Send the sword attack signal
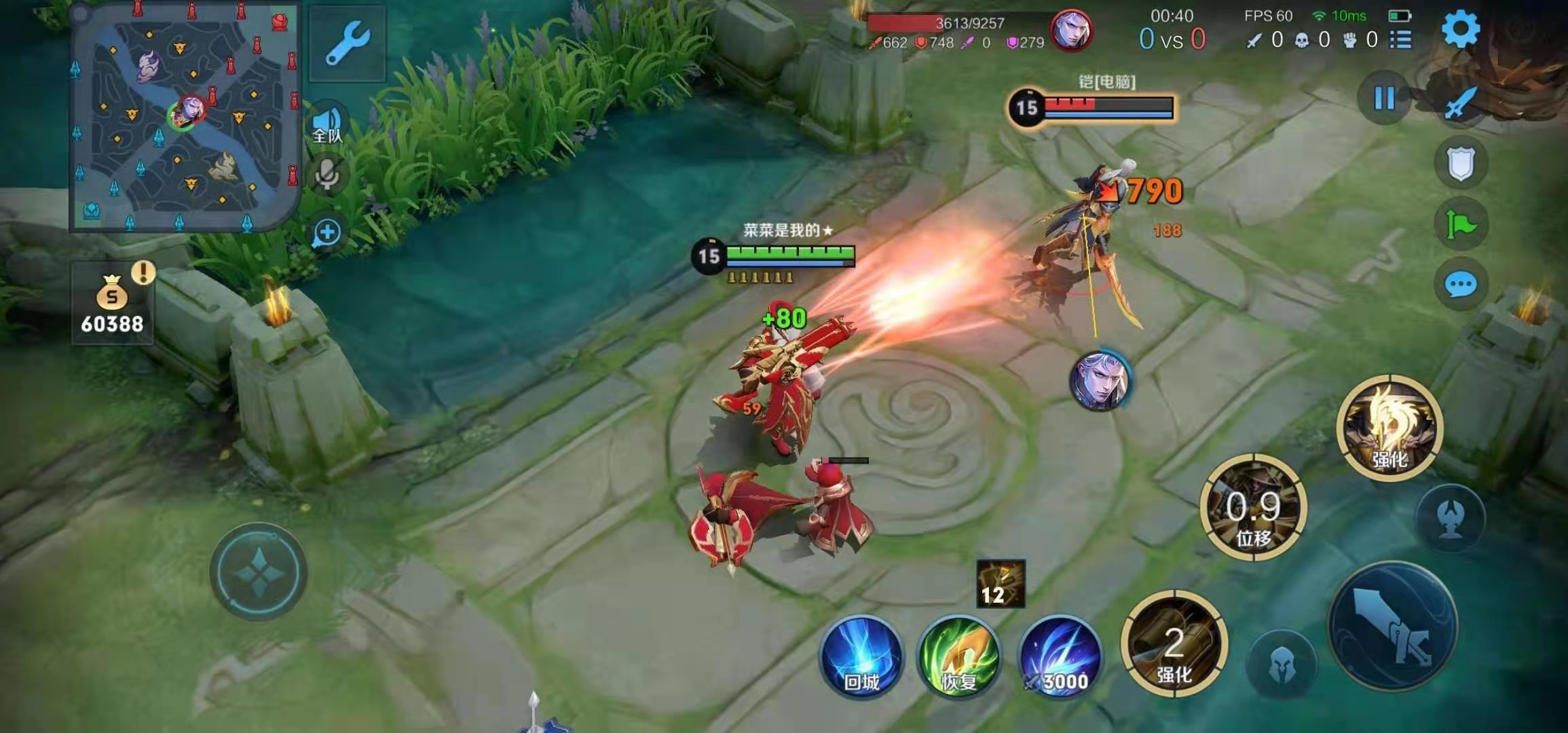 1461,102
